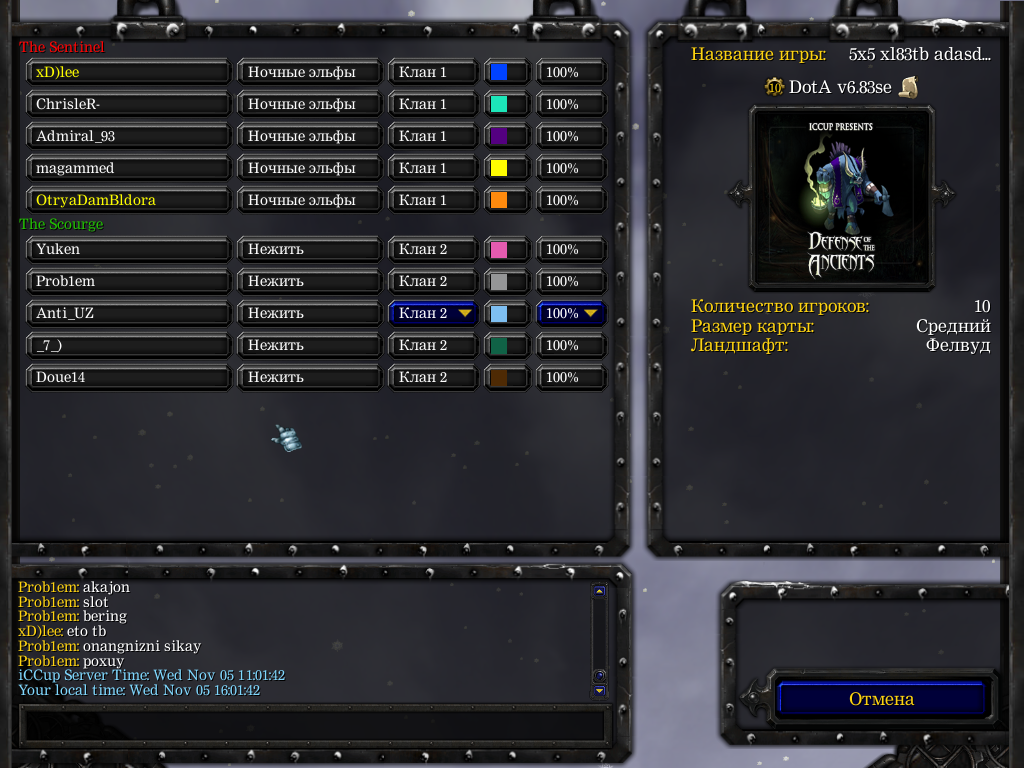Open Anti_UZ's team dropdown
The height and width of the screenshot is (768, 1024).
point(433,313)
